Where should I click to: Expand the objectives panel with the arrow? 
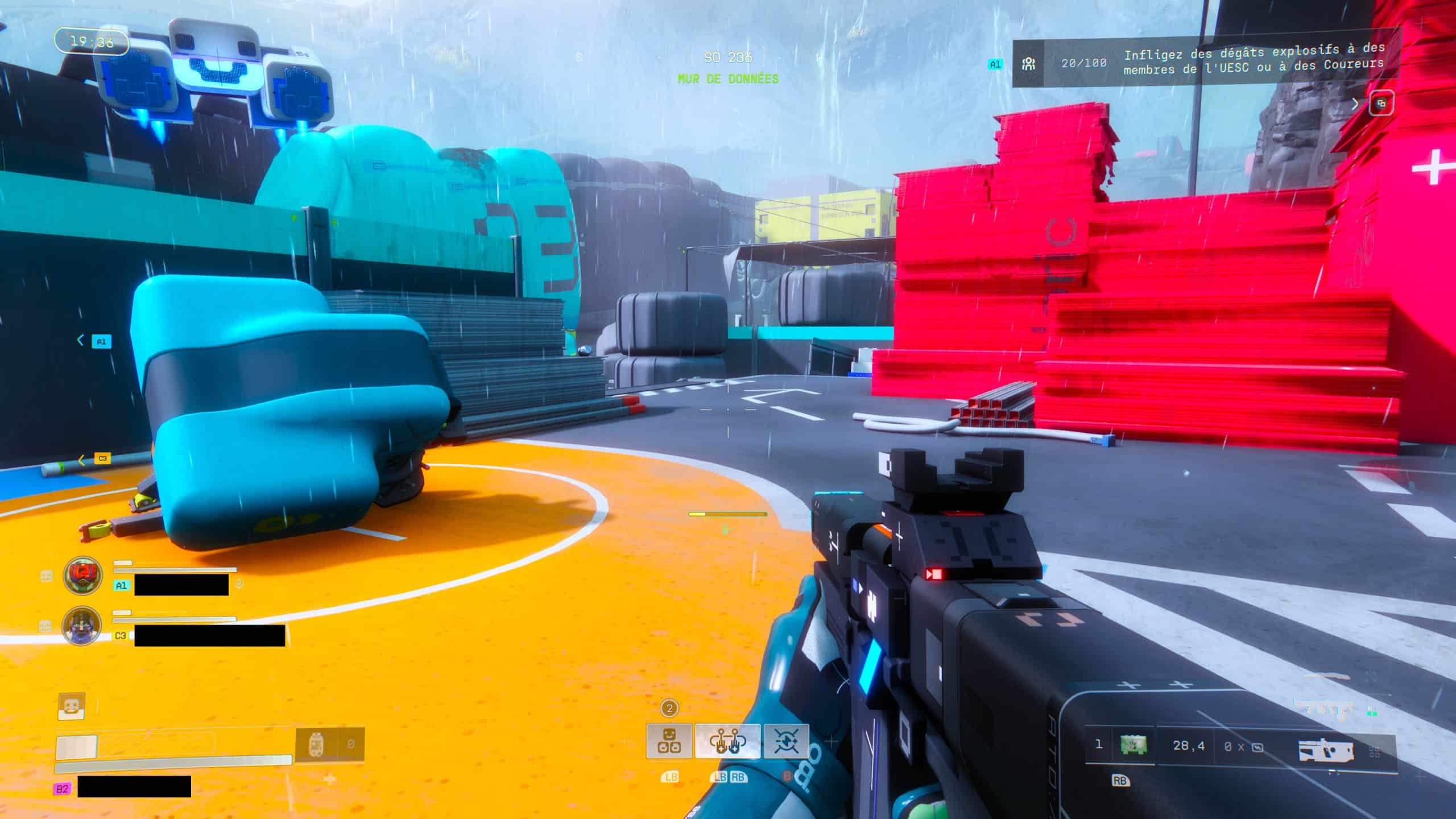(1355, 104)
